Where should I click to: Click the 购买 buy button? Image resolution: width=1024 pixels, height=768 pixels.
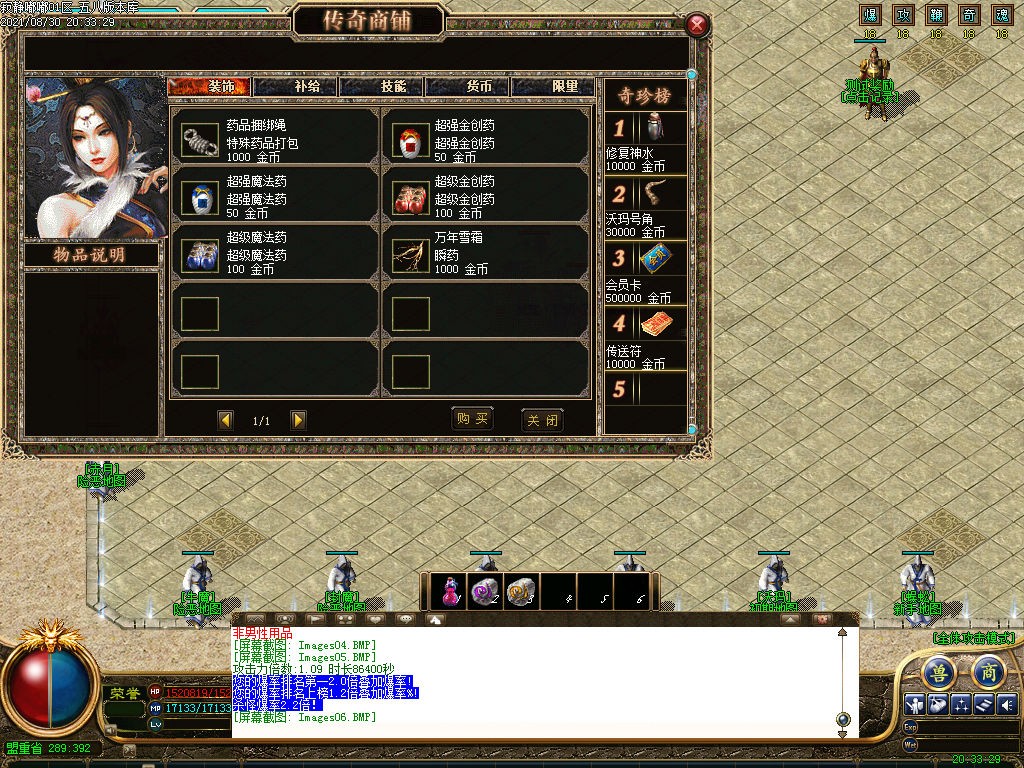(472, 419)
